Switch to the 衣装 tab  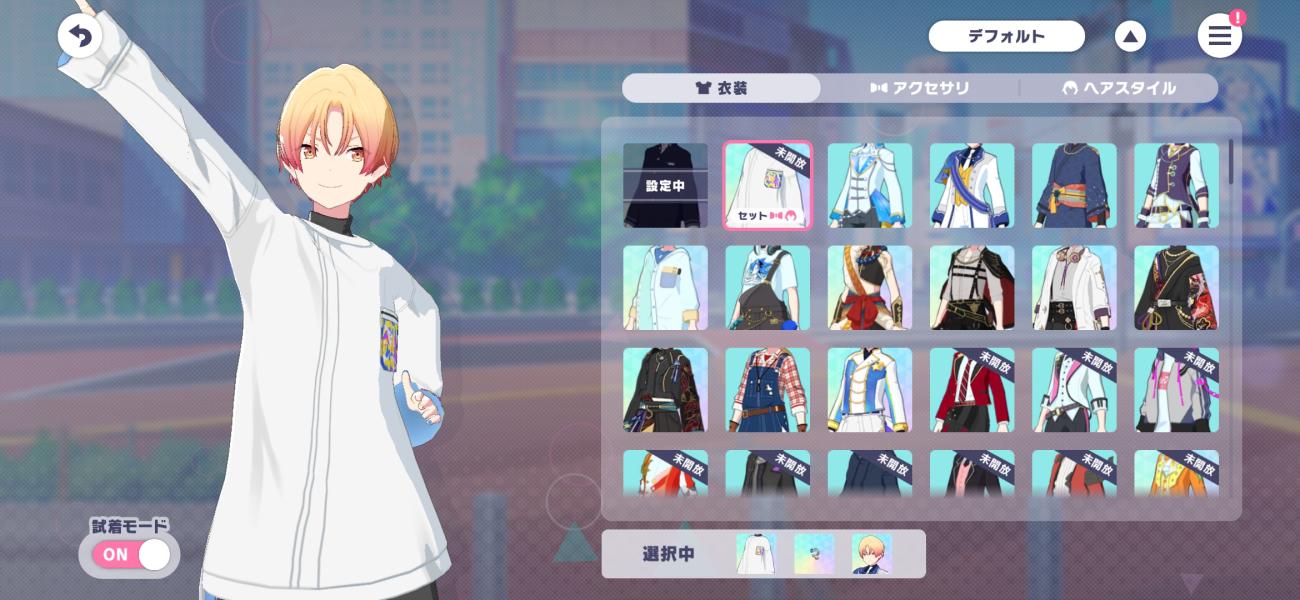pos(721,88)
